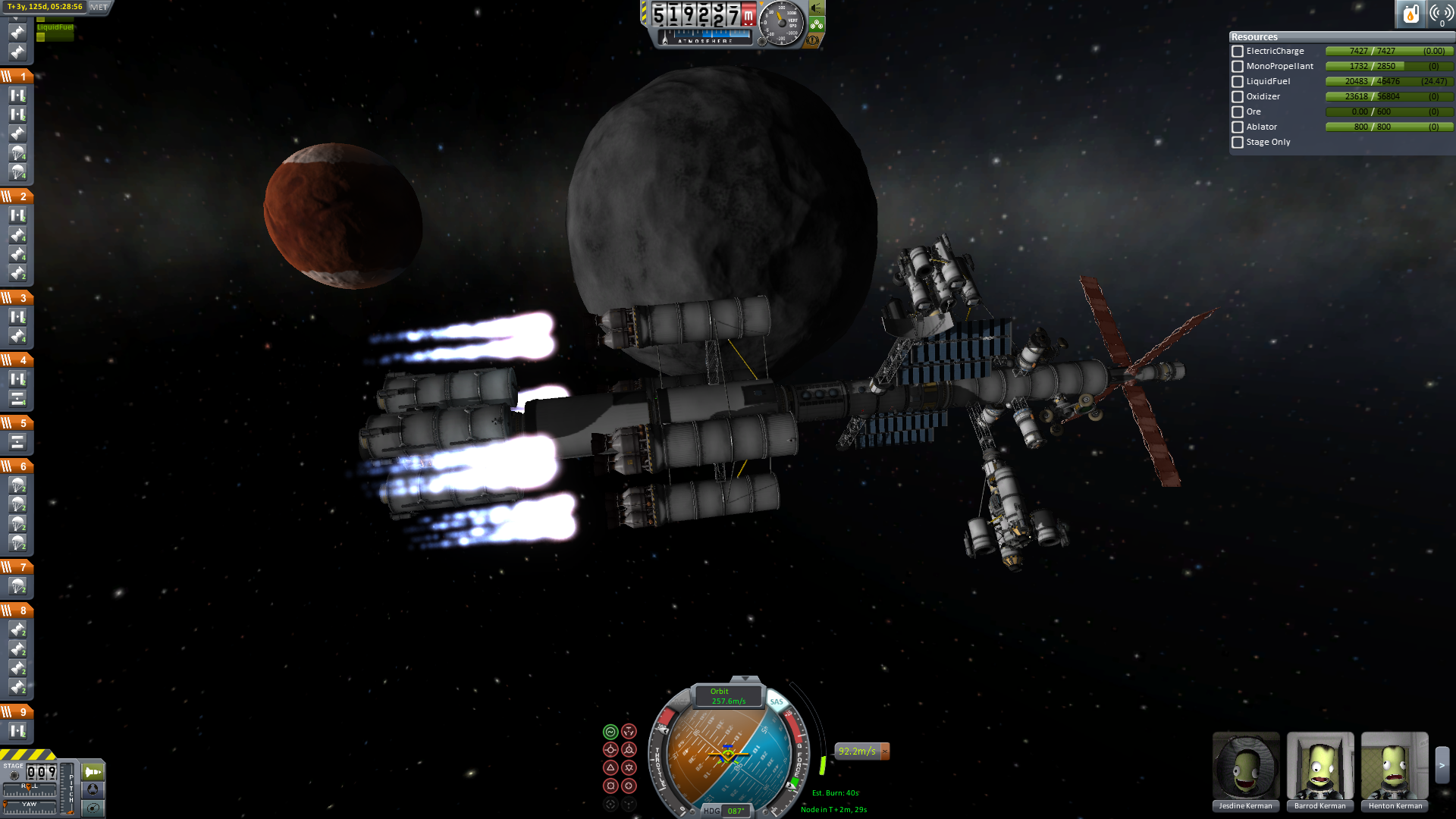The width and height of the screenshot is (1456, 819).
Task: Tick the Oxidizer resource checkbox
Action: click(1238, 97)
